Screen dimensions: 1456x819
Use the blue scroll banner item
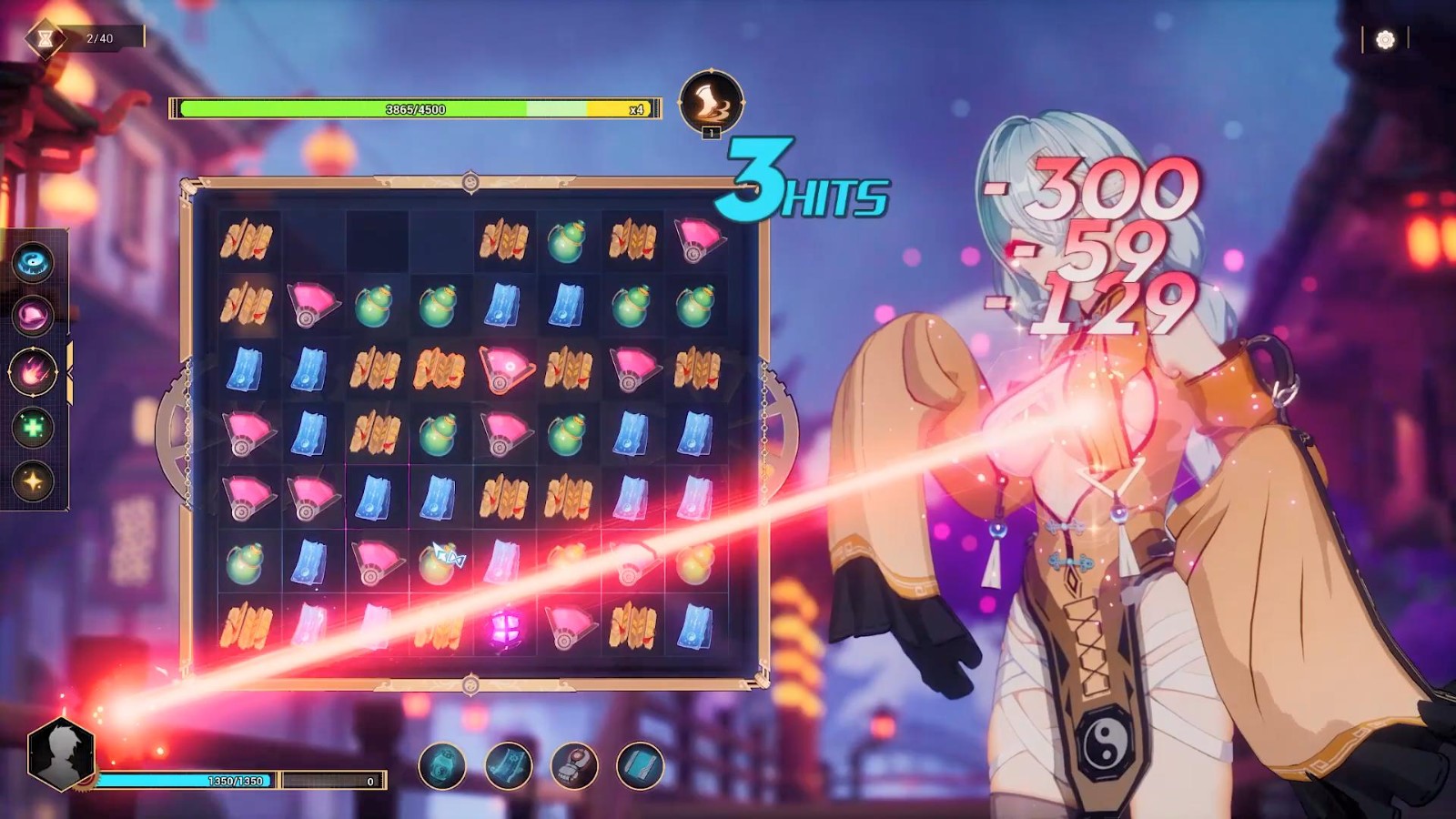tap(508, 766)
